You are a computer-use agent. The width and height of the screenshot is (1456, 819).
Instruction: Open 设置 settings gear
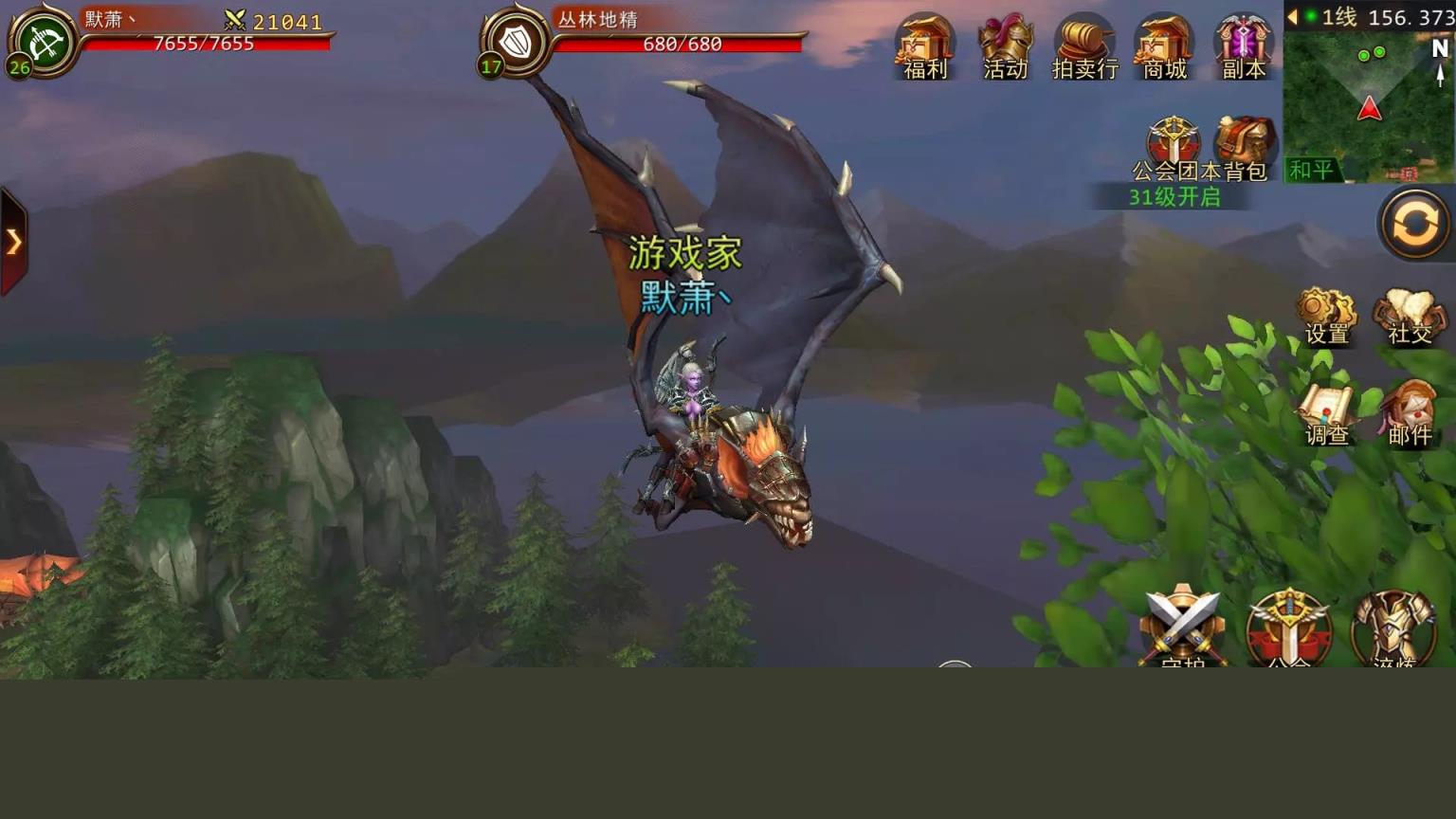tap(1326, 315)
